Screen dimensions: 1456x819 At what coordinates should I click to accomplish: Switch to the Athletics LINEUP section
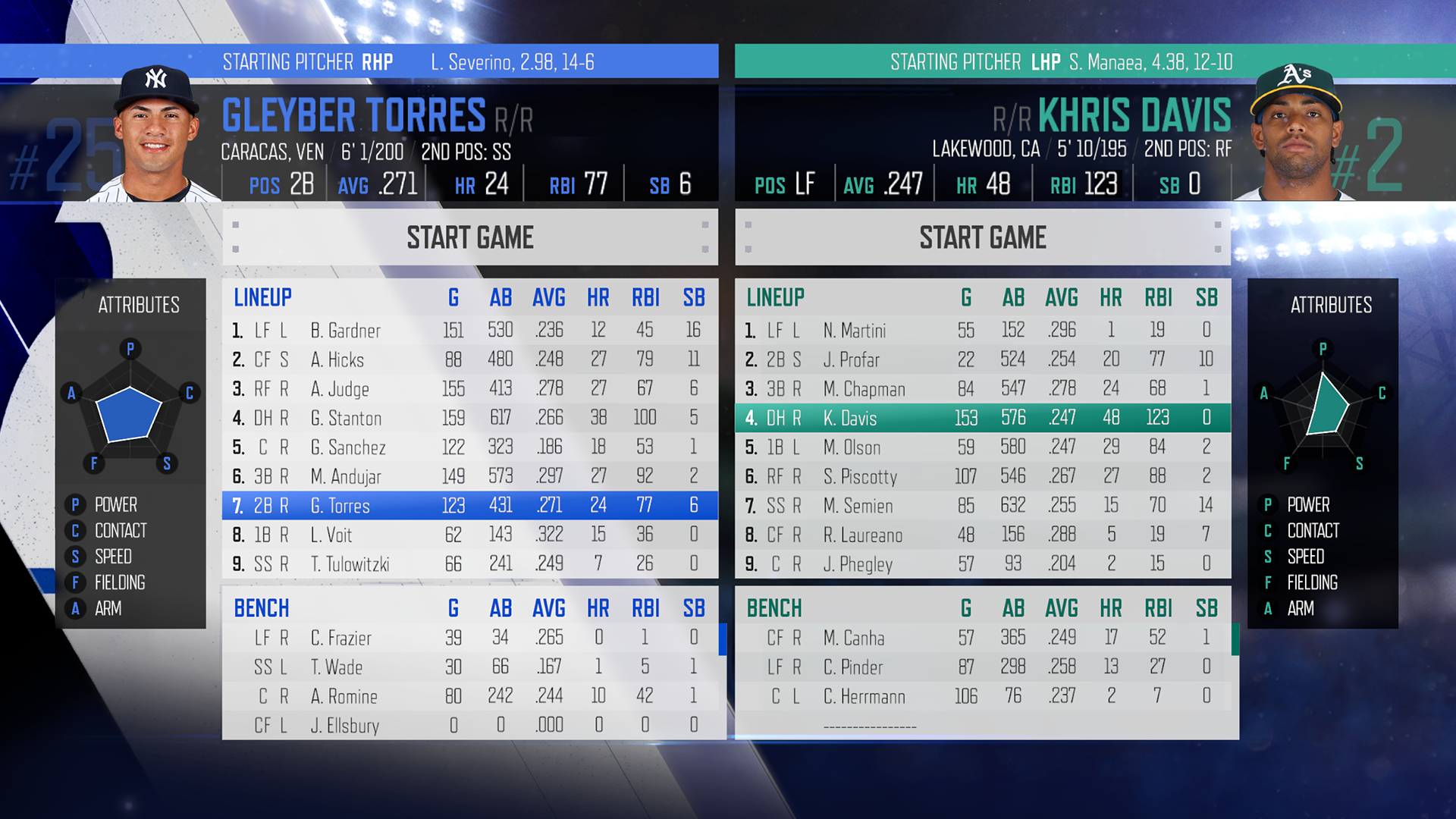pos(775,297)
